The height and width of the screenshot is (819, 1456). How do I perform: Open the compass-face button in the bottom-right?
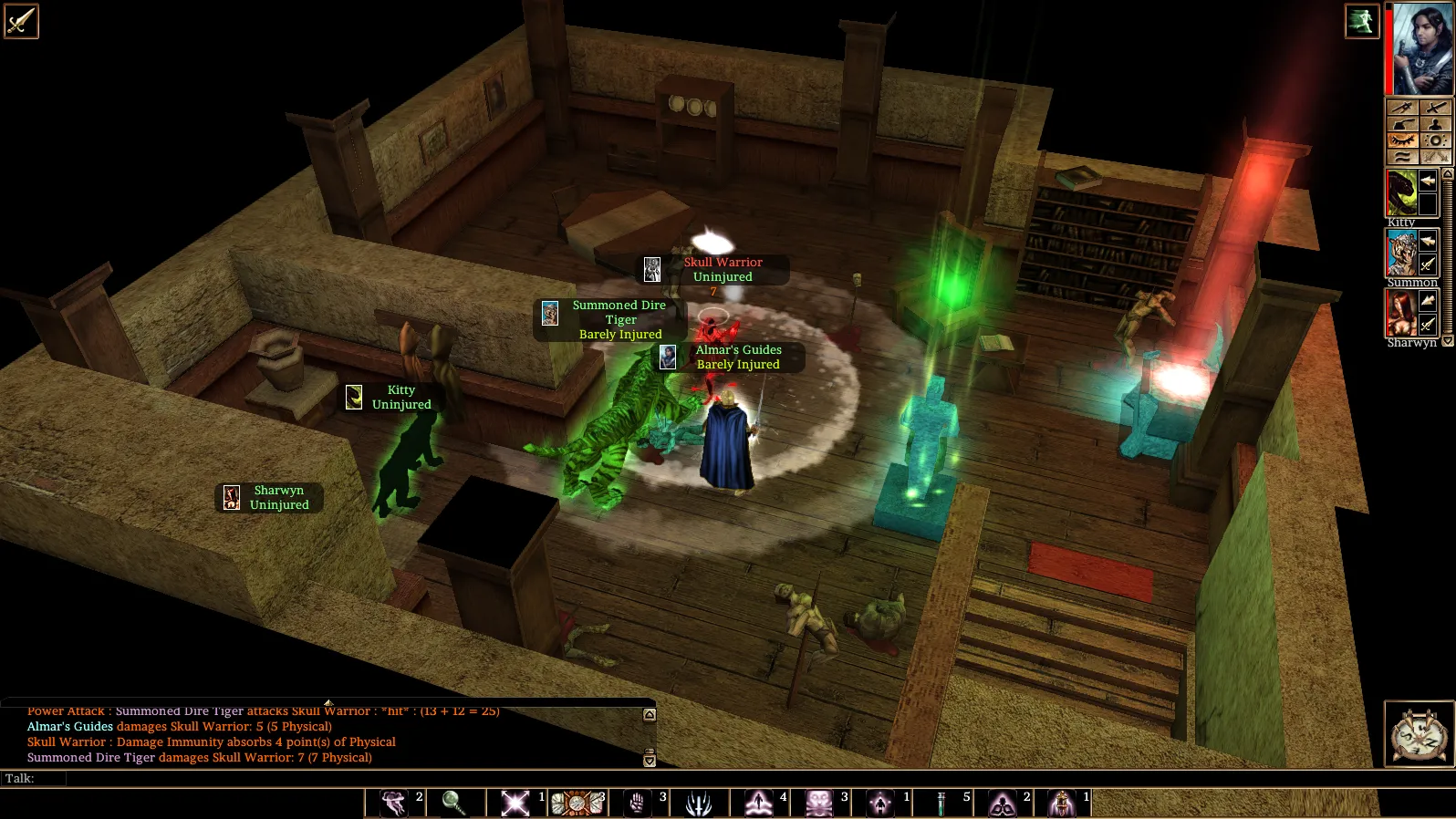[x=1419, y=733]
